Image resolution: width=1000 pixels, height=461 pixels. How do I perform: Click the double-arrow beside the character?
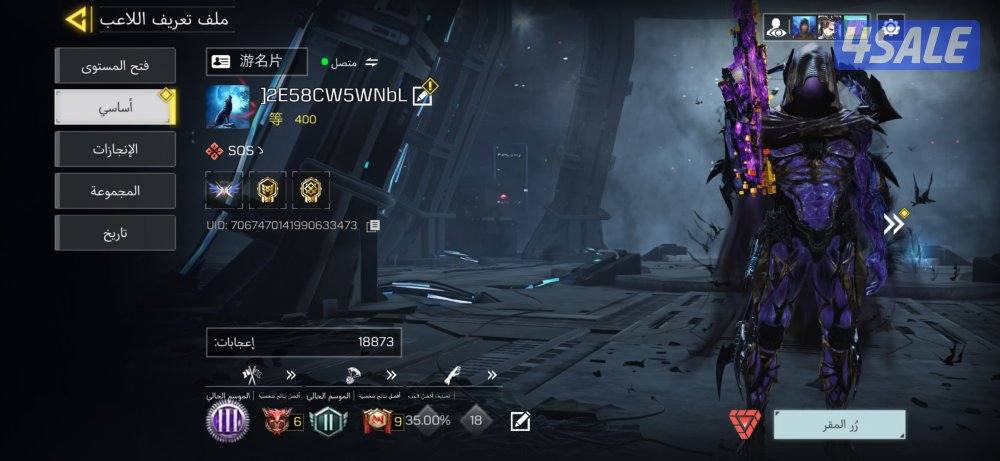click(x=894, y=224)
